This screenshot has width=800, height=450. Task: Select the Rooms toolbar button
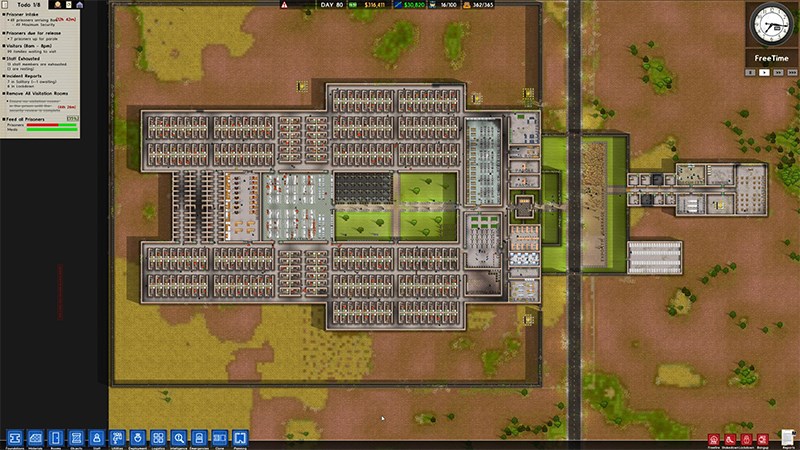point(55,437)
